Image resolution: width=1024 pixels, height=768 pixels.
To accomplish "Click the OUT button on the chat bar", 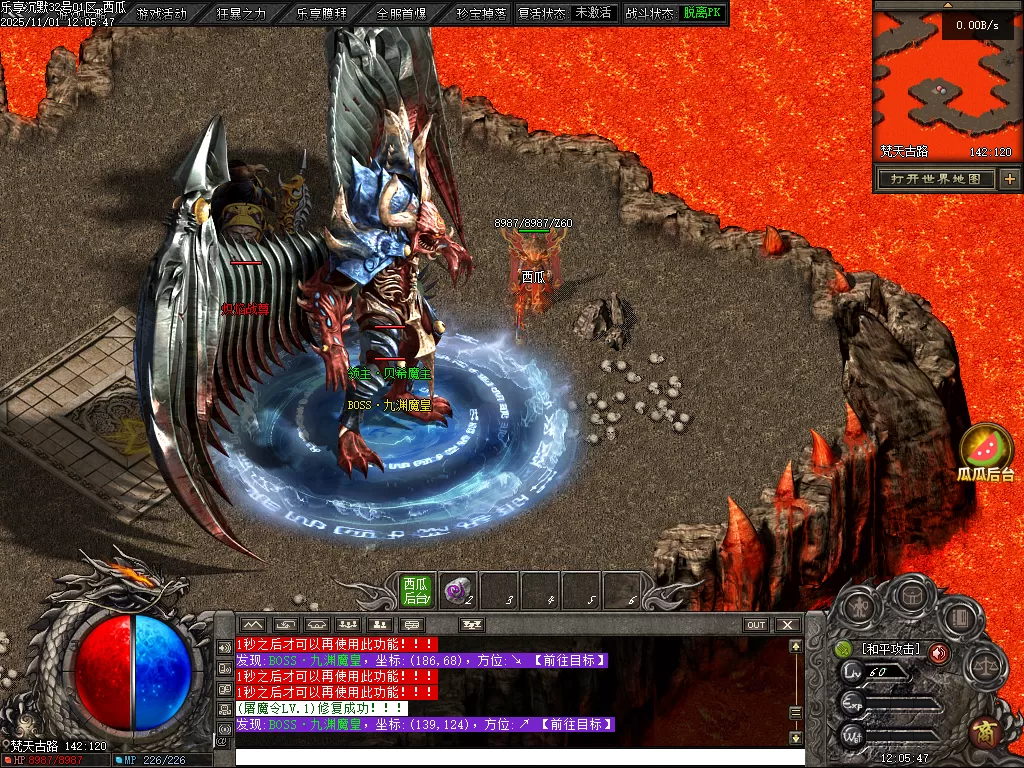I will coord(756,625).
